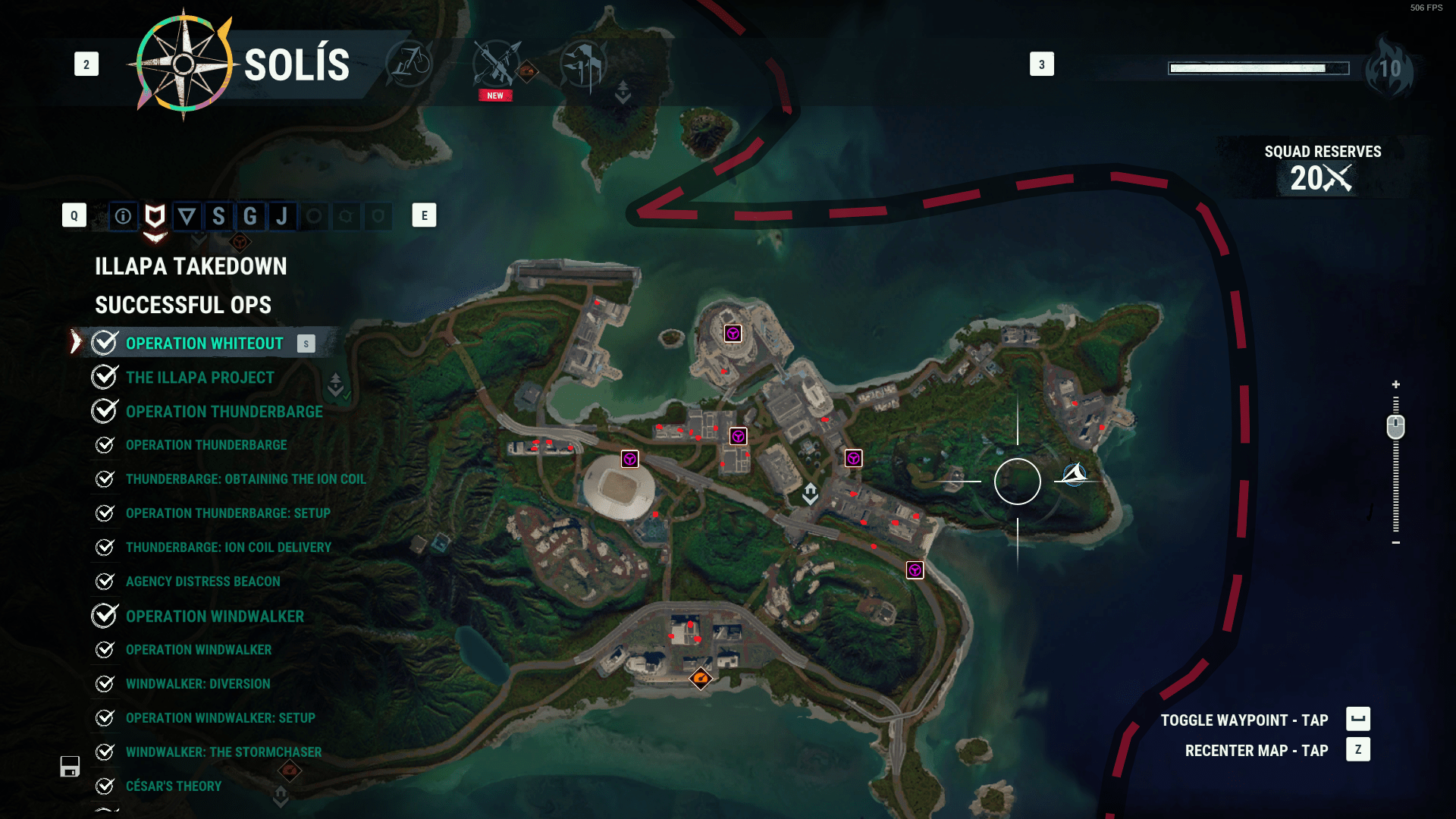The width and height of the screenshot is (1456, 819).
Task: Select the G letter filter
Action: (x=250, y=217)
